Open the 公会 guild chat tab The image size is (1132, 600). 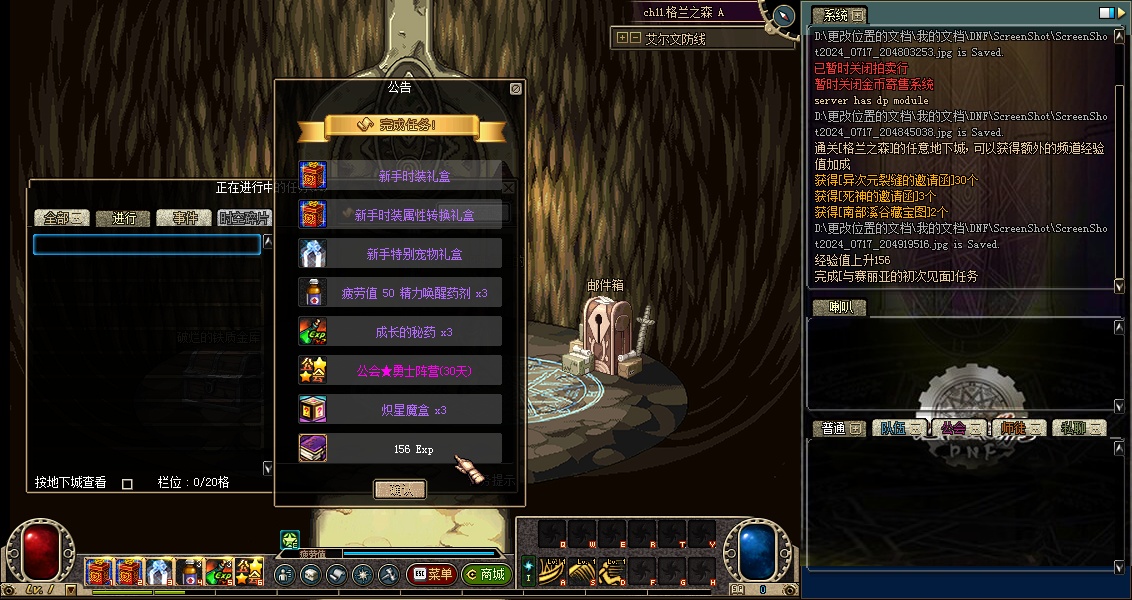point(960,428)
